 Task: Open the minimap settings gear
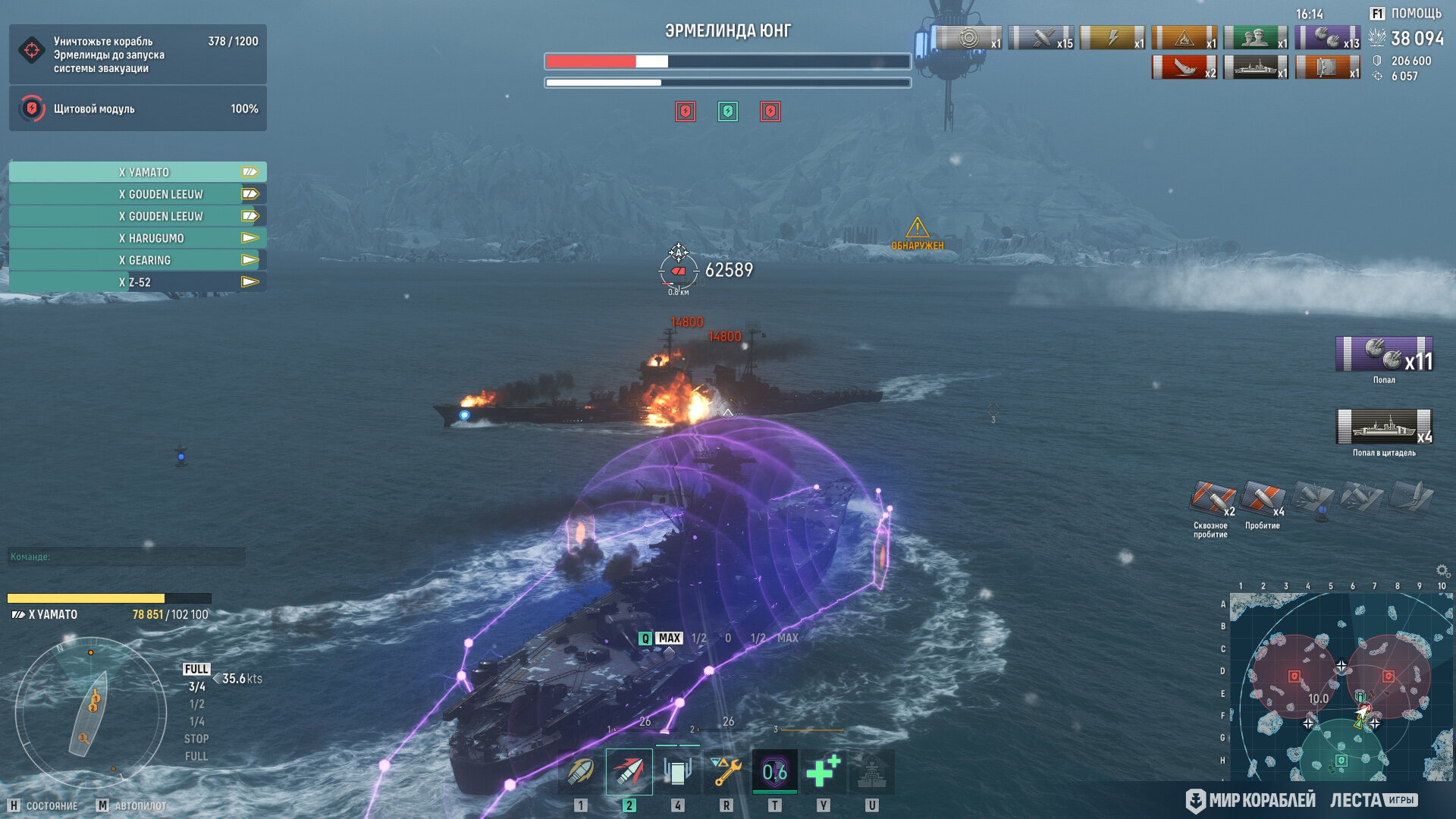point(1442,570)
